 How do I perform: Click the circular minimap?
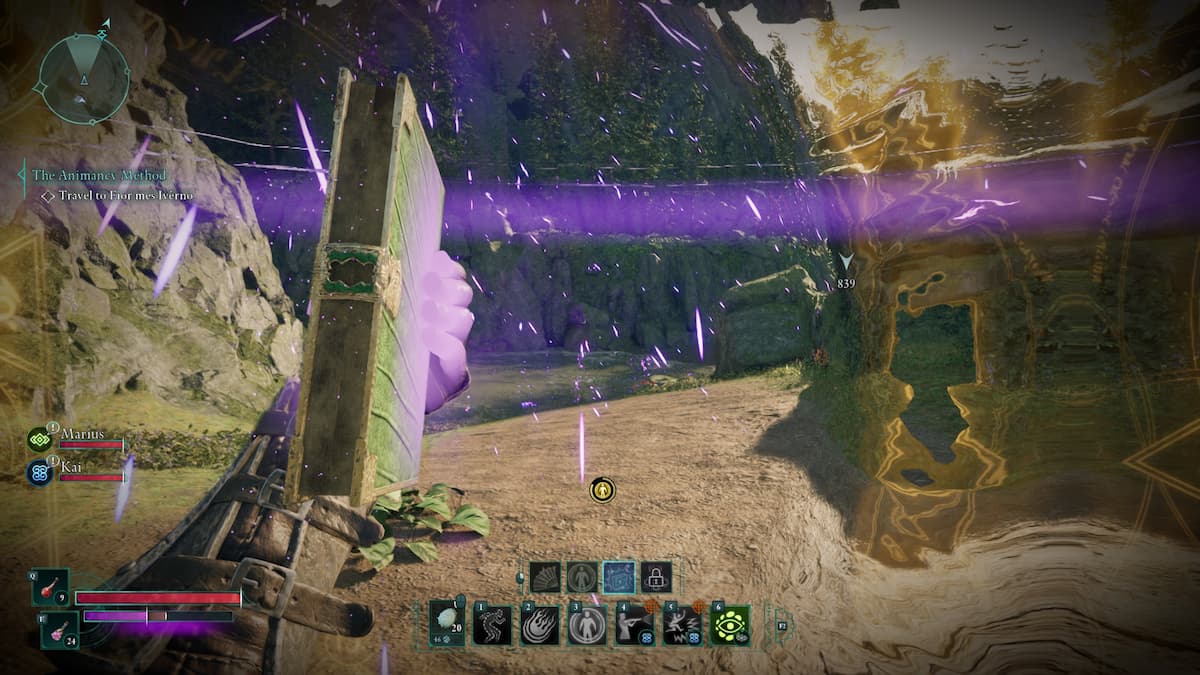click(x=84, y=79)
